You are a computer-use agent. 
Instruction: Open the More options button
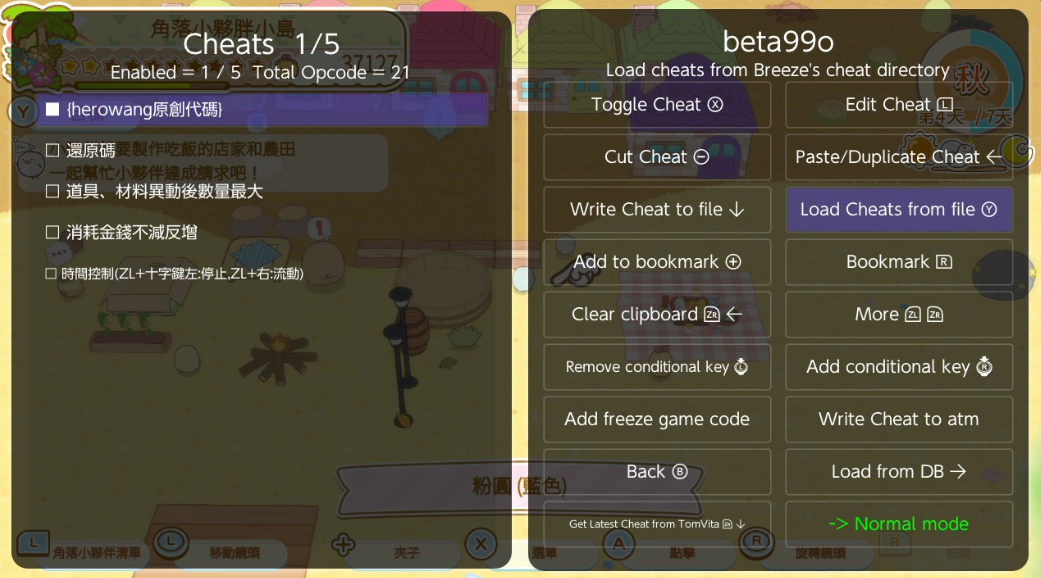click(x=898, y=314)
